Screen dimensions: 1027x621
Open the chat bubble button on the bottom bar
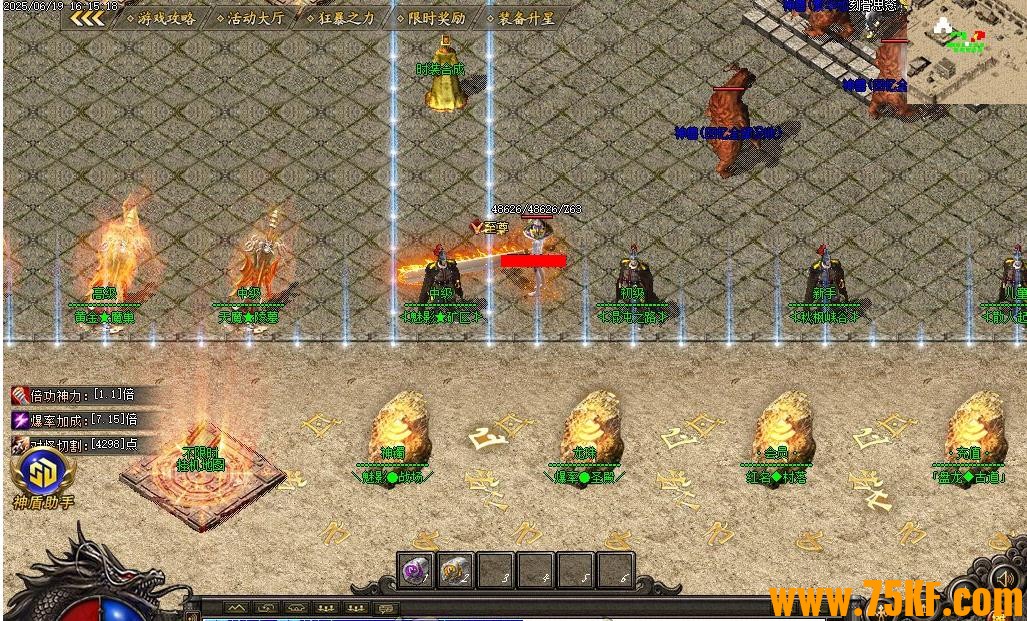(386, 608)
